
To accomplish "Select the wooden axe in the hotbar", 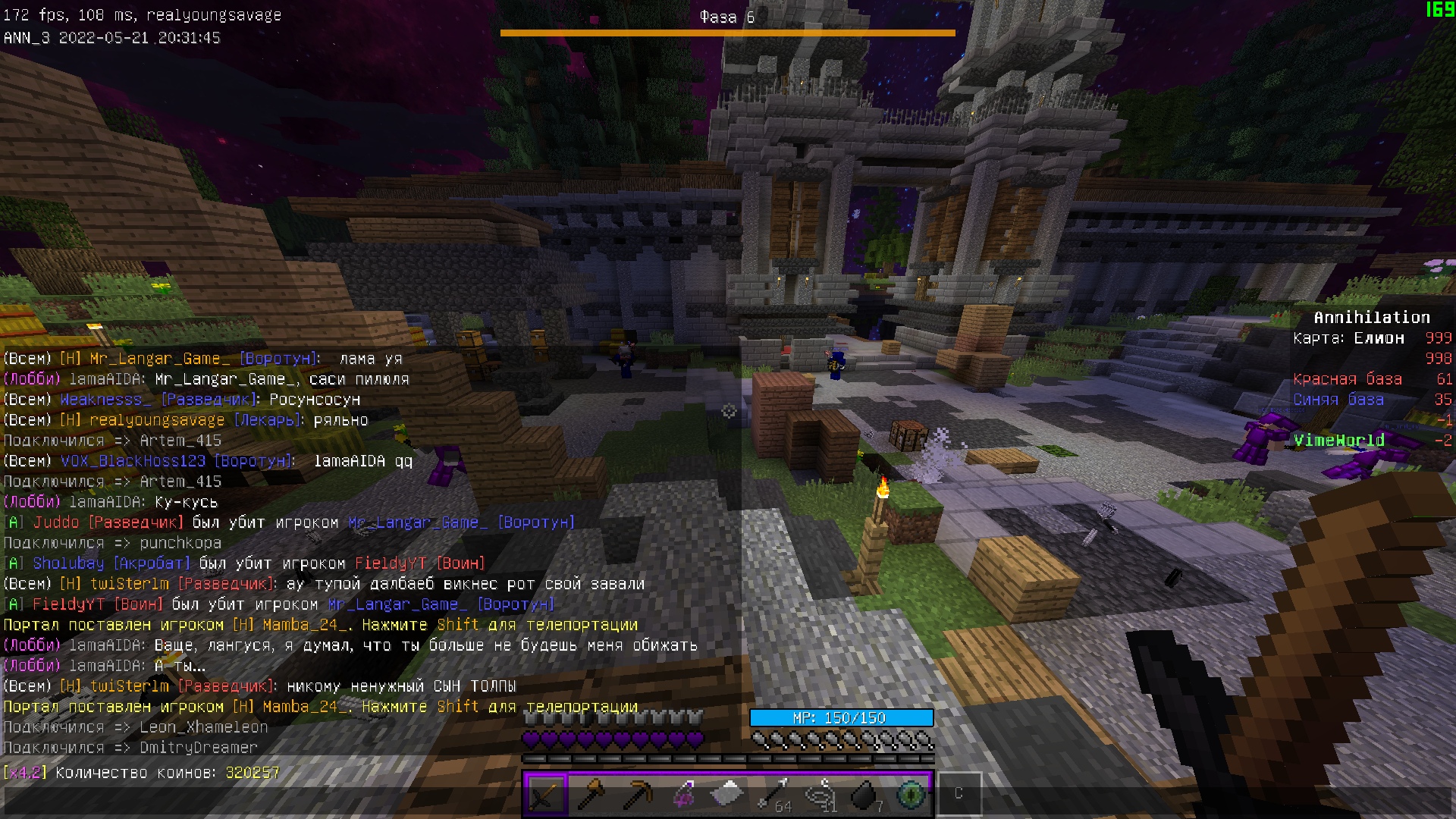I will click(x=591, y=794).
